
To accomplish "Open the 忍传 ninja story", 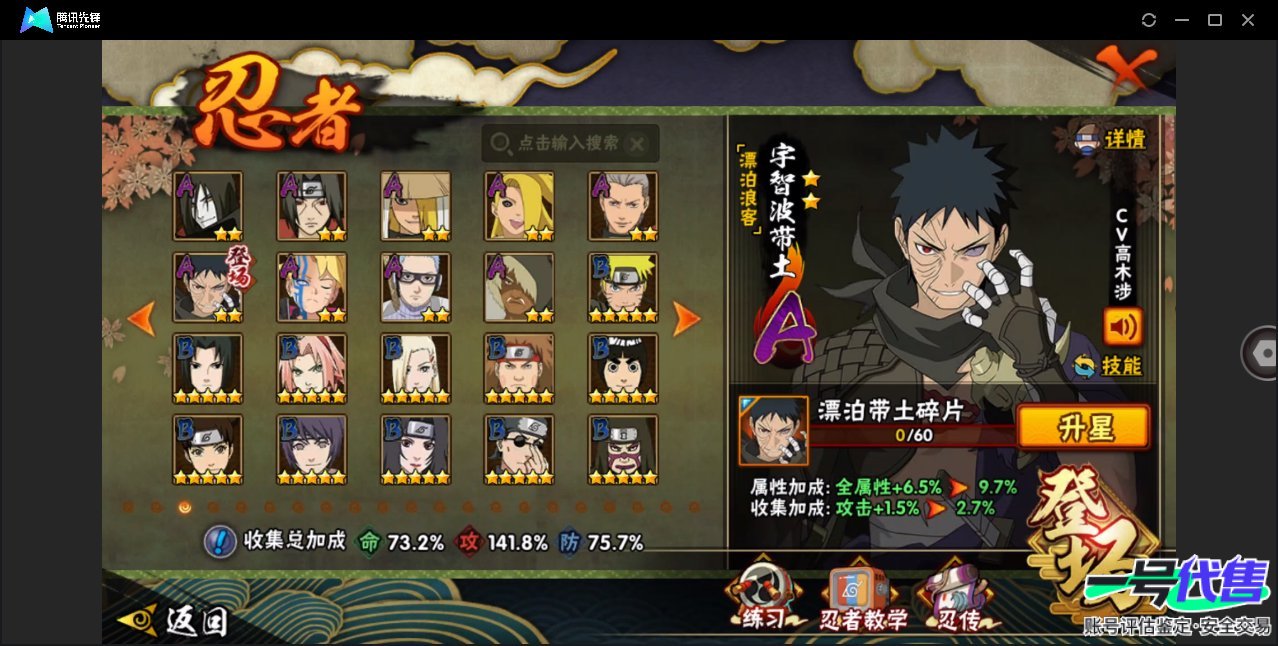I will tap(954, 600).
